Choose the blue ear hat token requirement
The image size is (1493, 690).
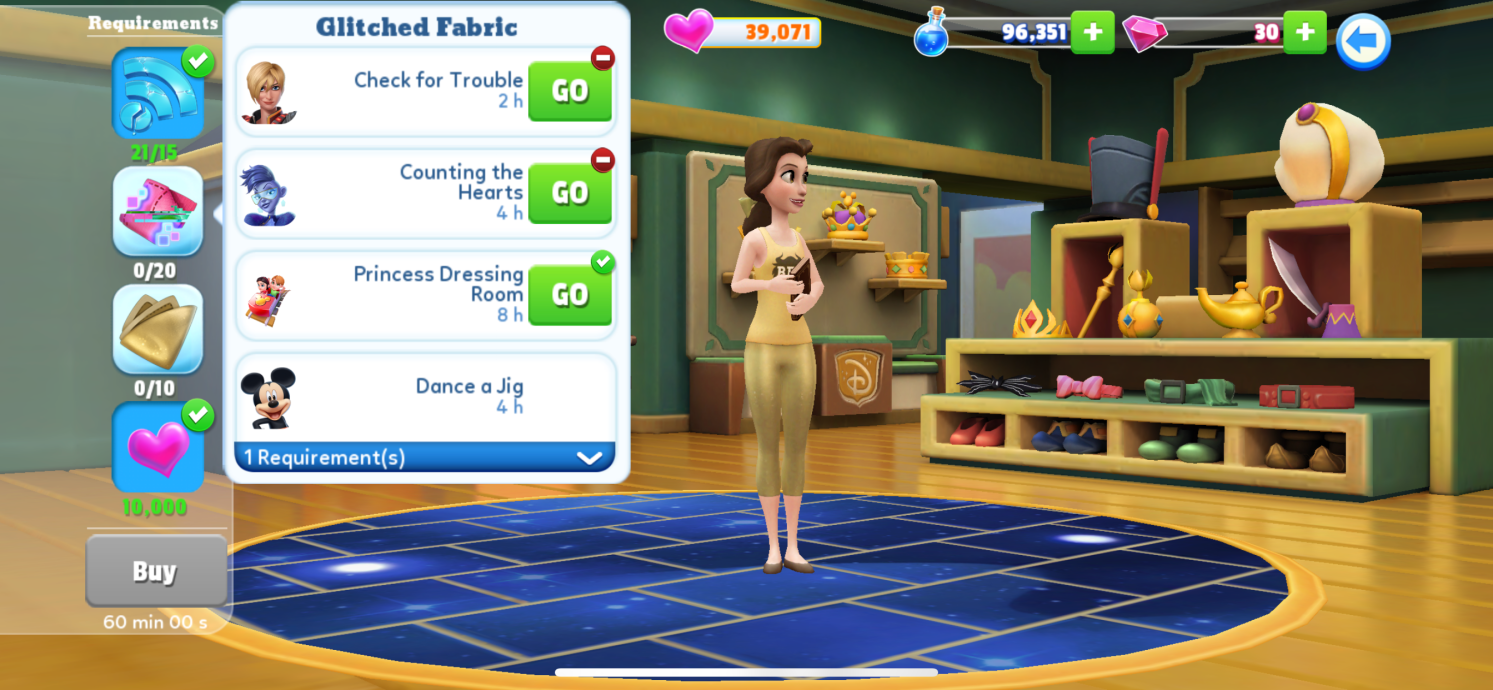(x=157, y=94)
